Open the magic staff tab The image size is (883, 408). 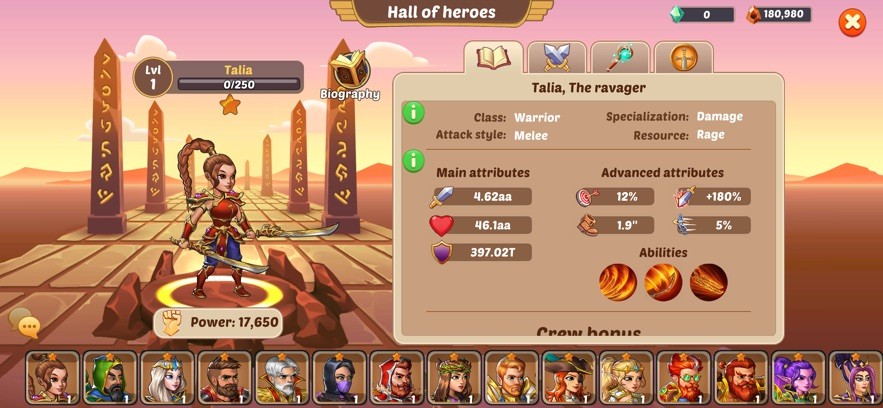[620, 58]
